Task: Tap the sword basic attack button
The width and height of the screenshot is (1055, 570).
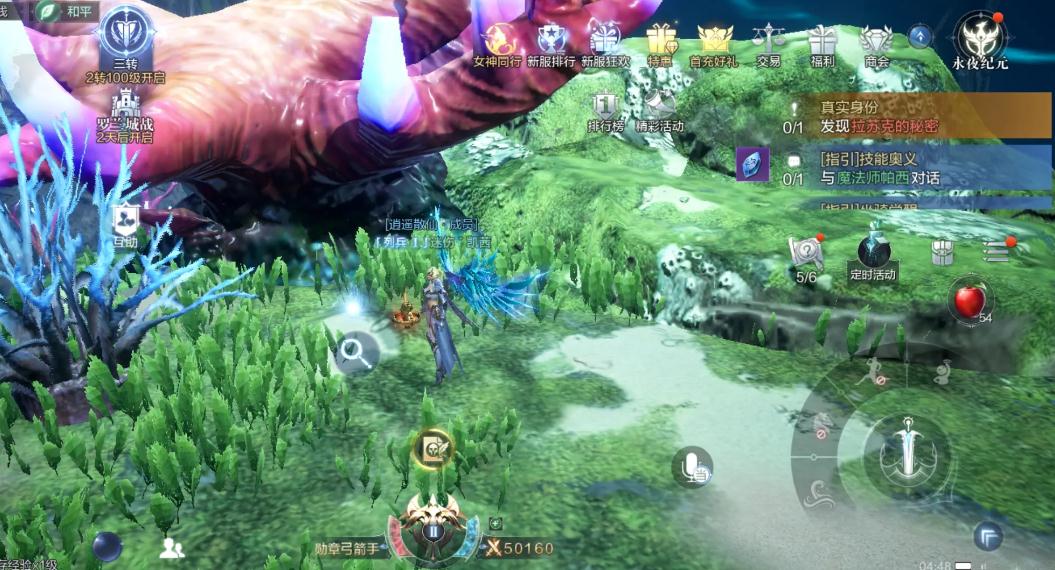Action: point(908,447)
